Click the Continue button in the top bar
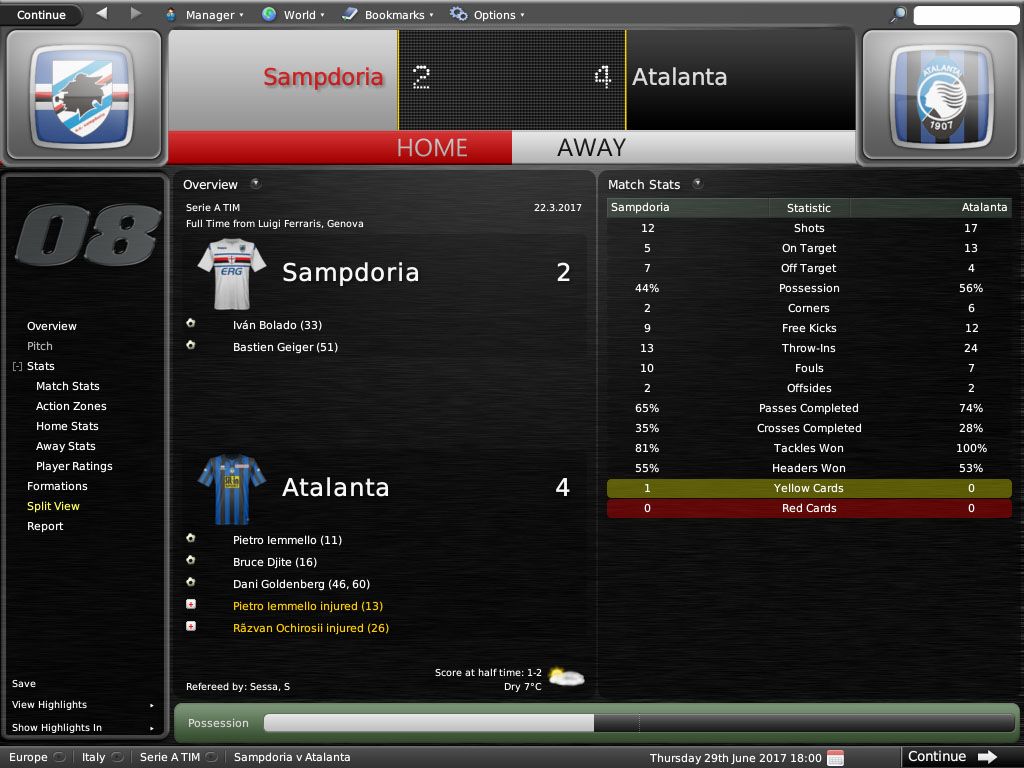 (41, 15)
